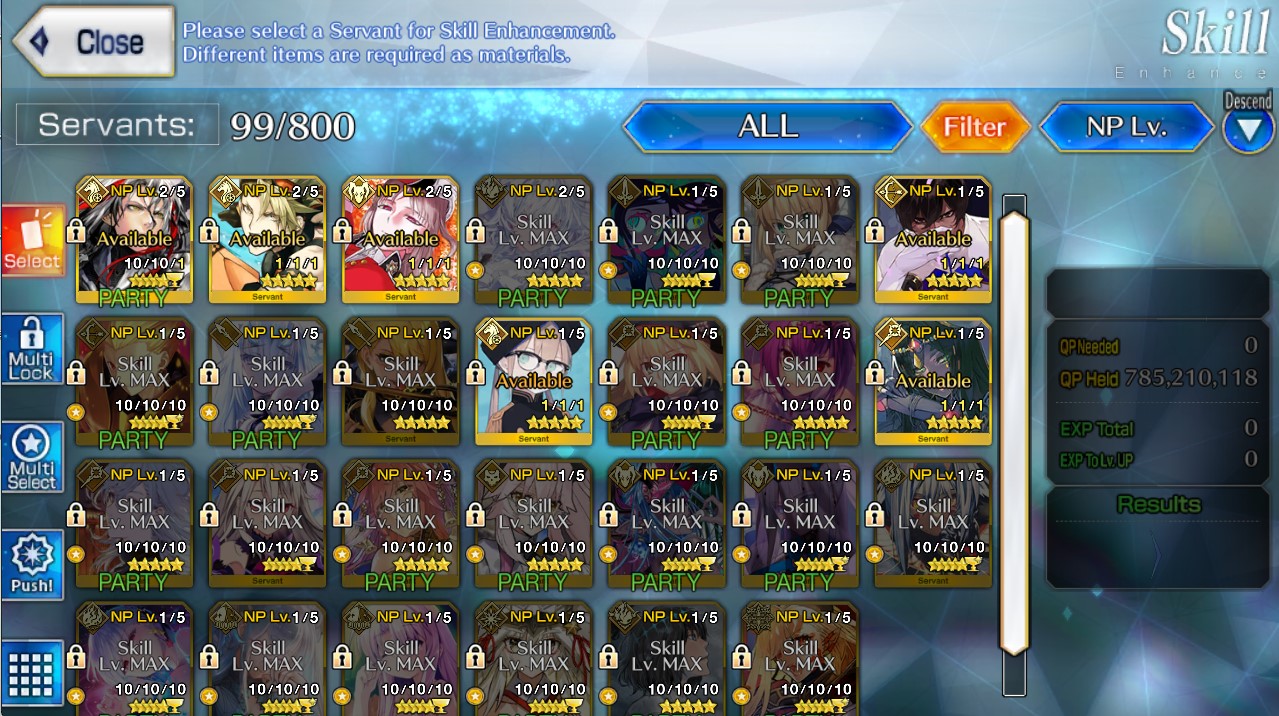Viewport: 1279px width, 716px height.
Task: Select the Available blond servant in orange
Action: click(267, 239)
